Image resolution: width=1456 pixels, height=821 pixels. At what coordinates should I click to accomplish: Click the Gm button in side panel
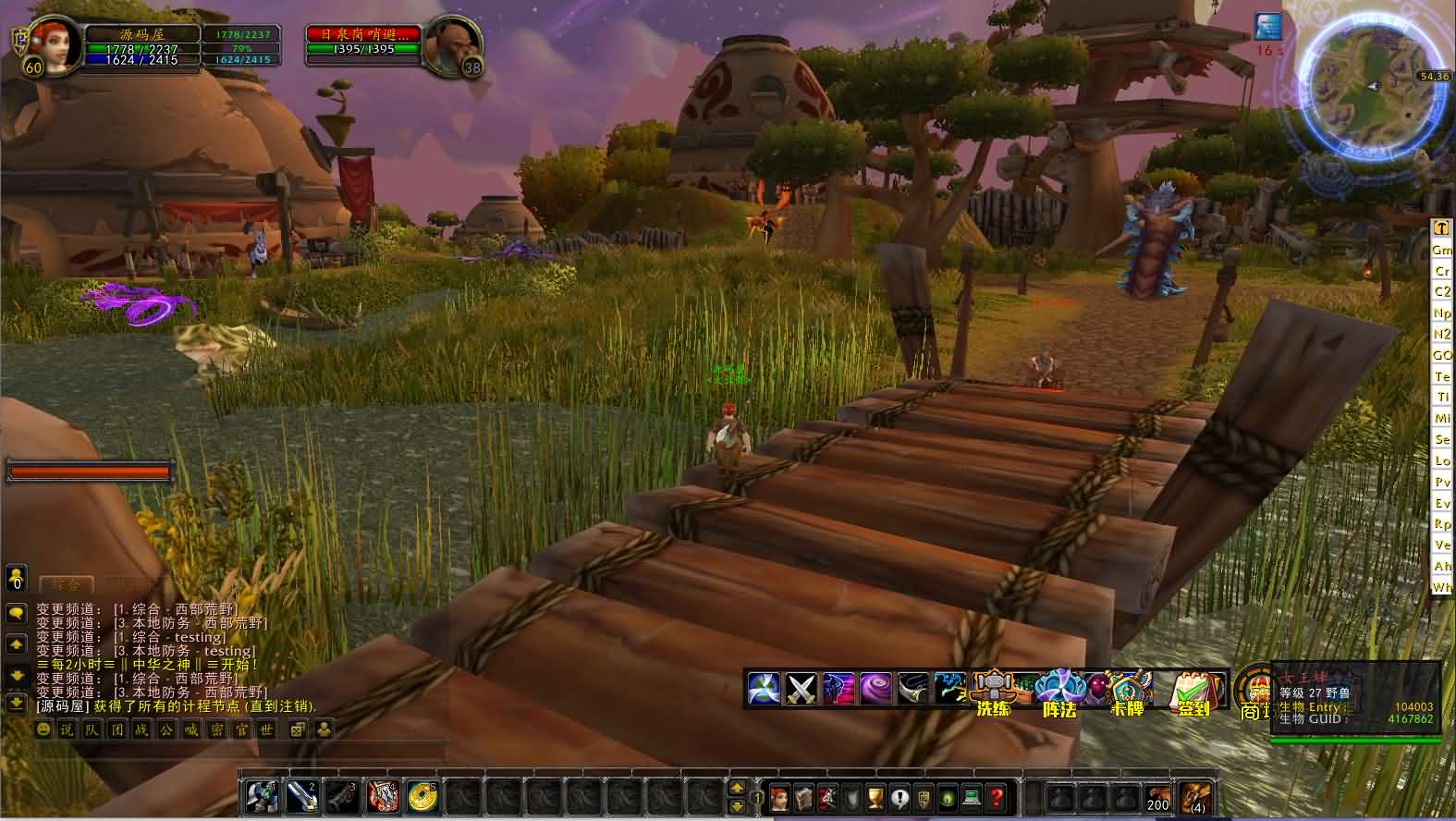(x=1441, y=250)
